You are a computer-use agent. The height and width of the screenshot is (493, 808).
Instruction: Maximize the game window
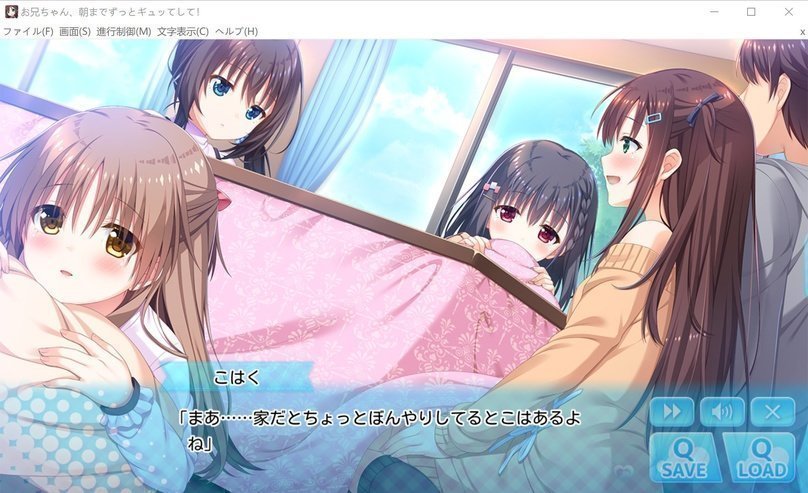coord(751,12)
